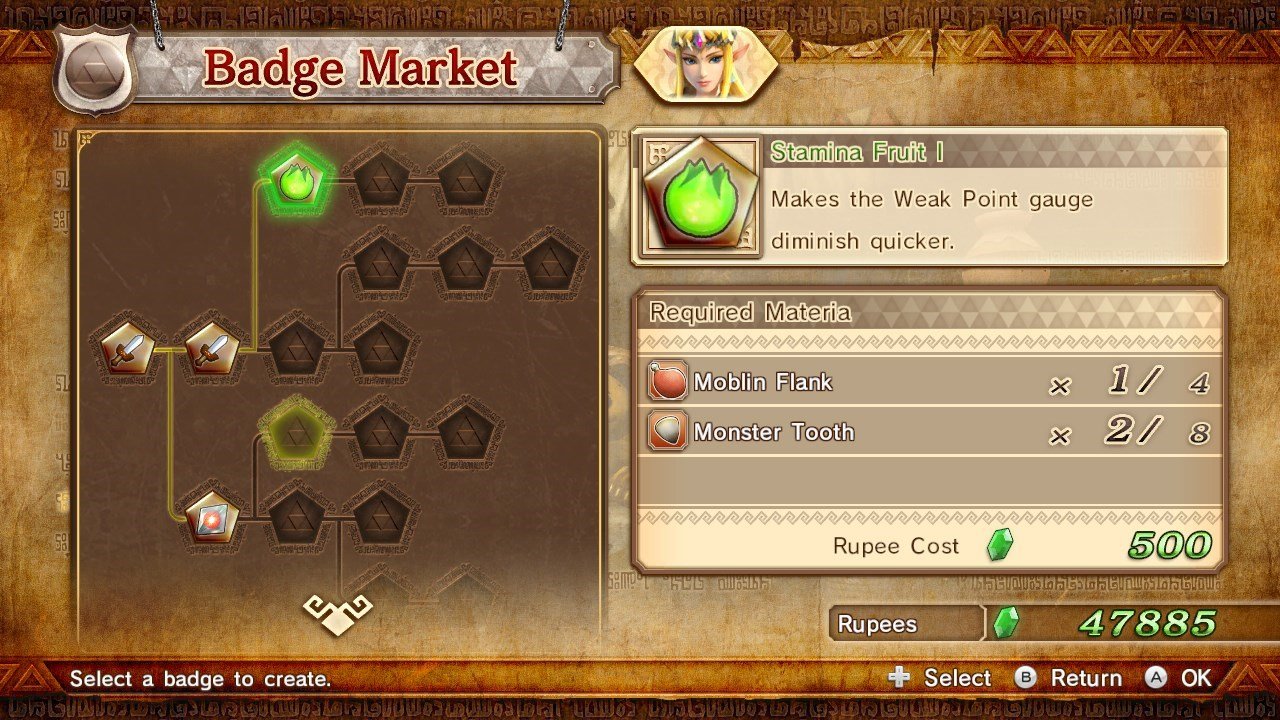Choose the red orb badge node

click(x=213, y=517)
